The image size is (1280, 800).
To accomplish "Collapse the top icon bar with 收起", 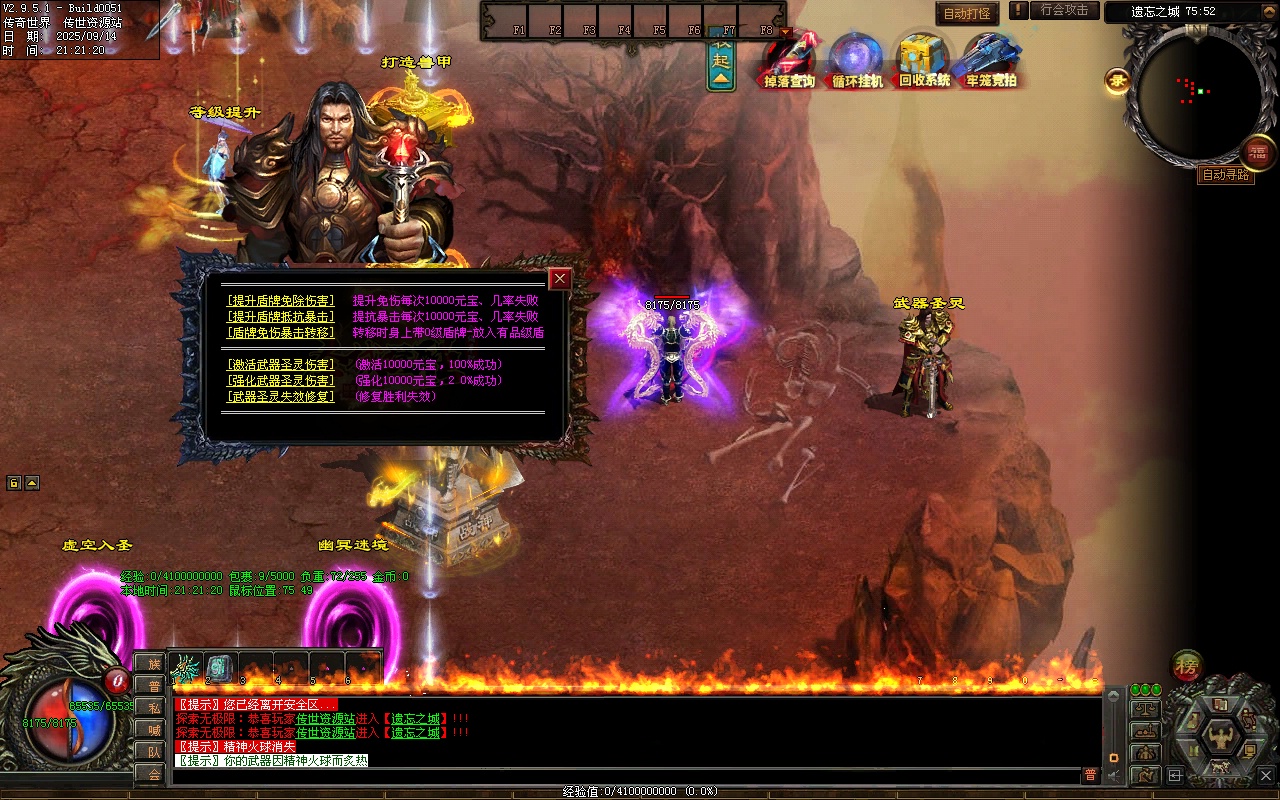I will tap(721, 62).
